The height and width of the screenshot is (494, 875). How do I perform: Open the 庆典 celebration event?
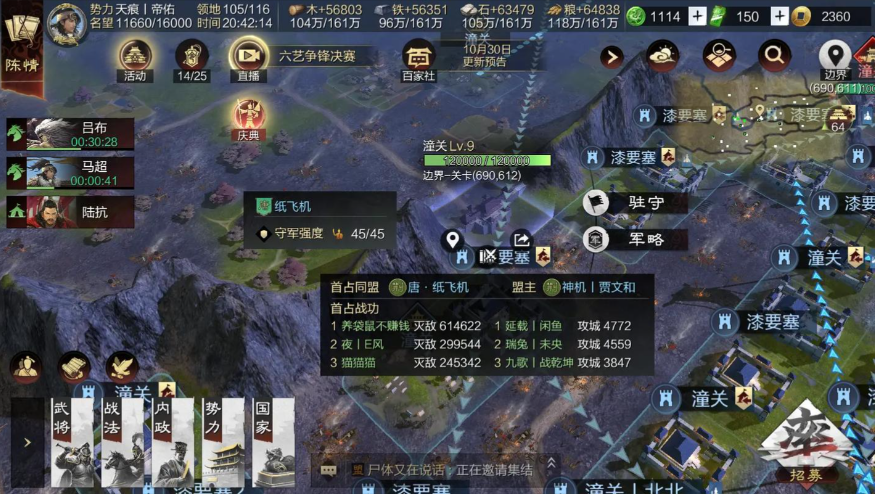247,120
